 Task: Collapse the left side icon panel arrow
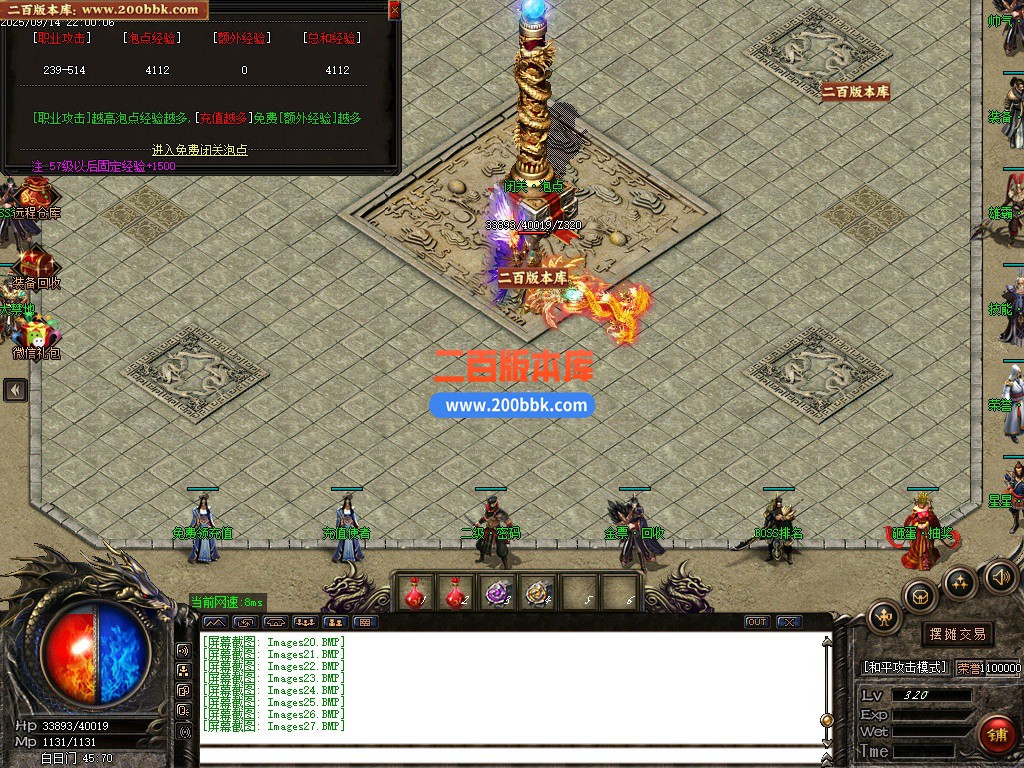pos(15,390)
